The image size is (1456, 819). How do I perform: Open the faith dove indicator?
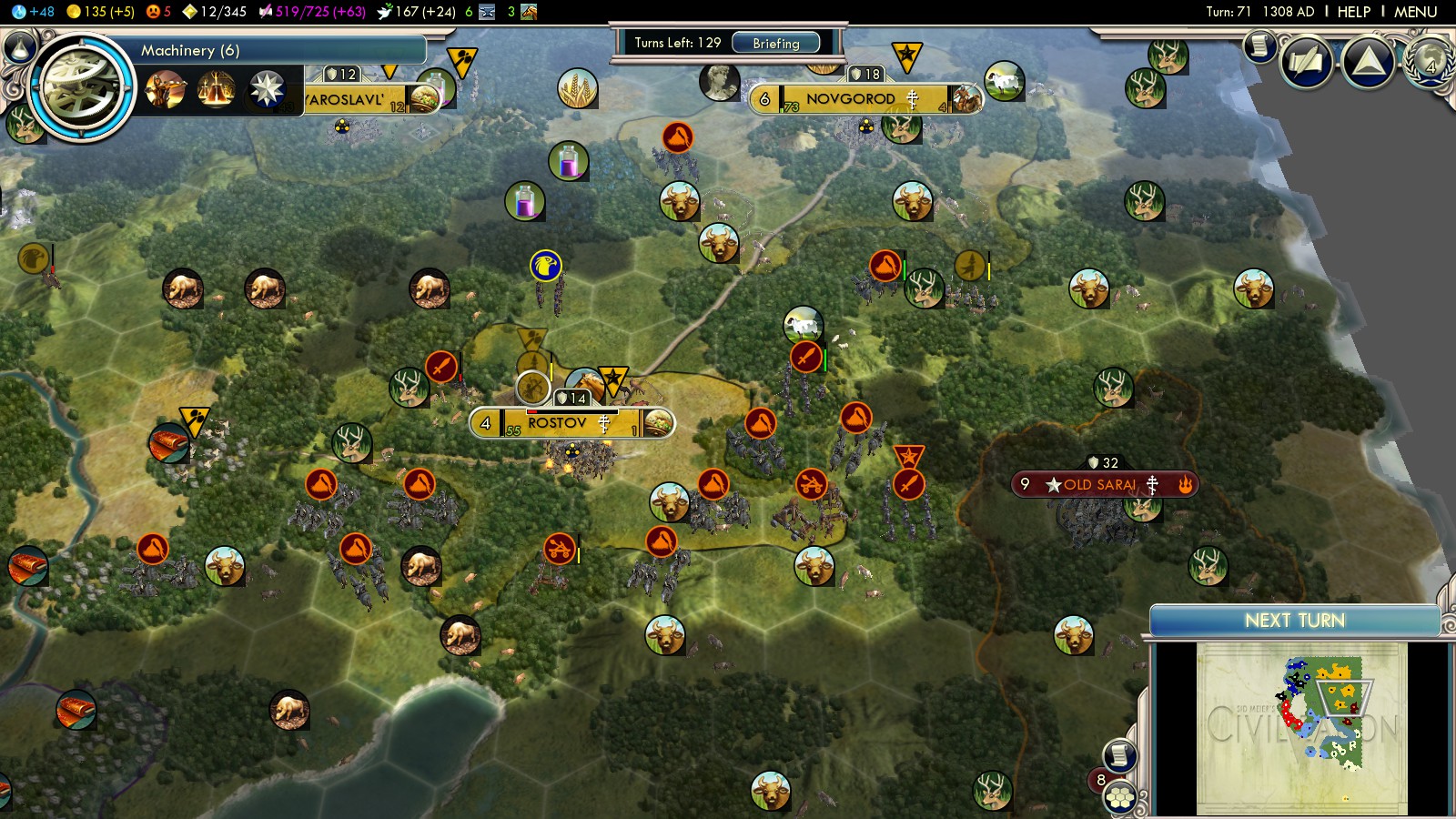tap(415, 12)
